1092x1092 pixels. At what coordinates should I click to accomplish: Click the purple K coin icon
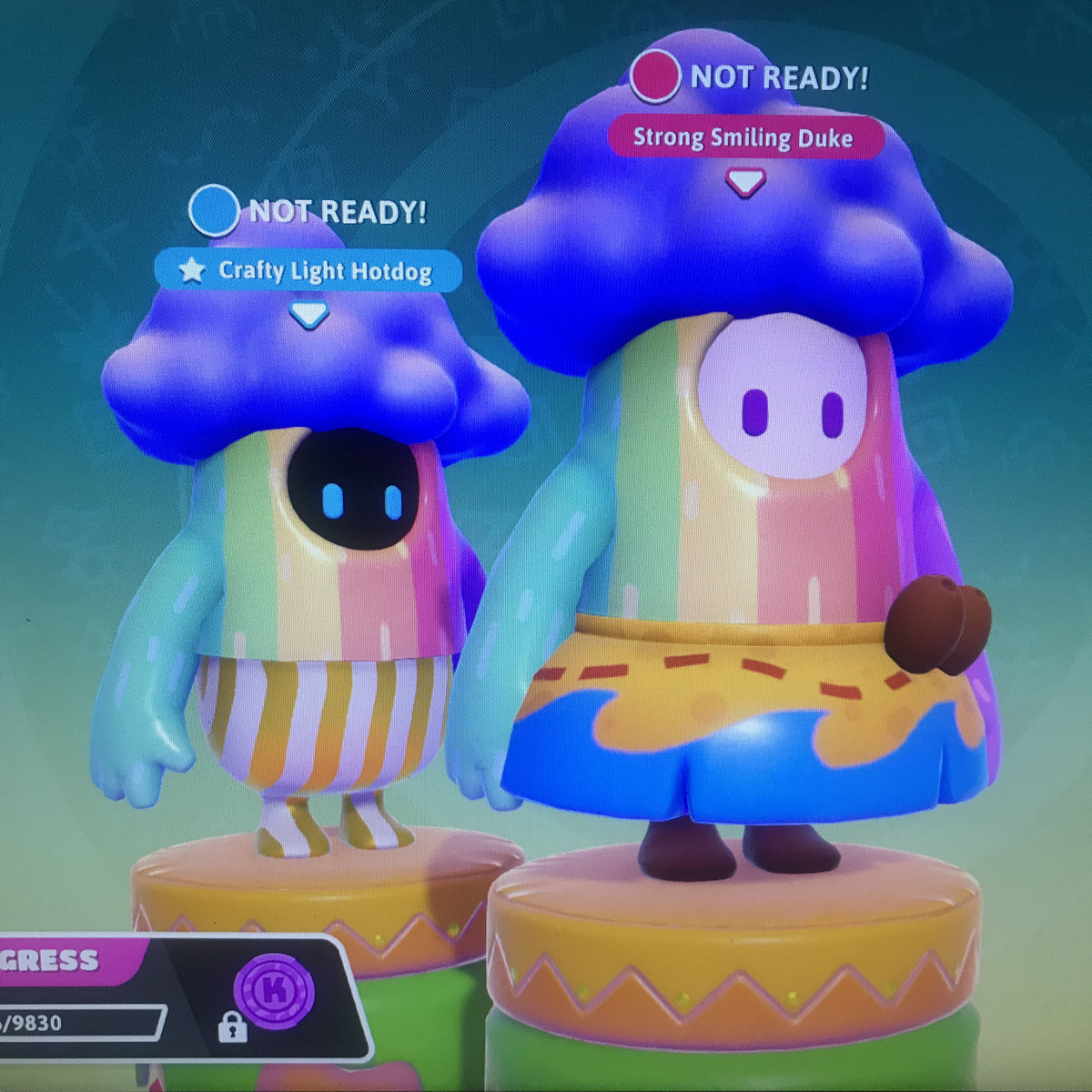tap(273, 989)
